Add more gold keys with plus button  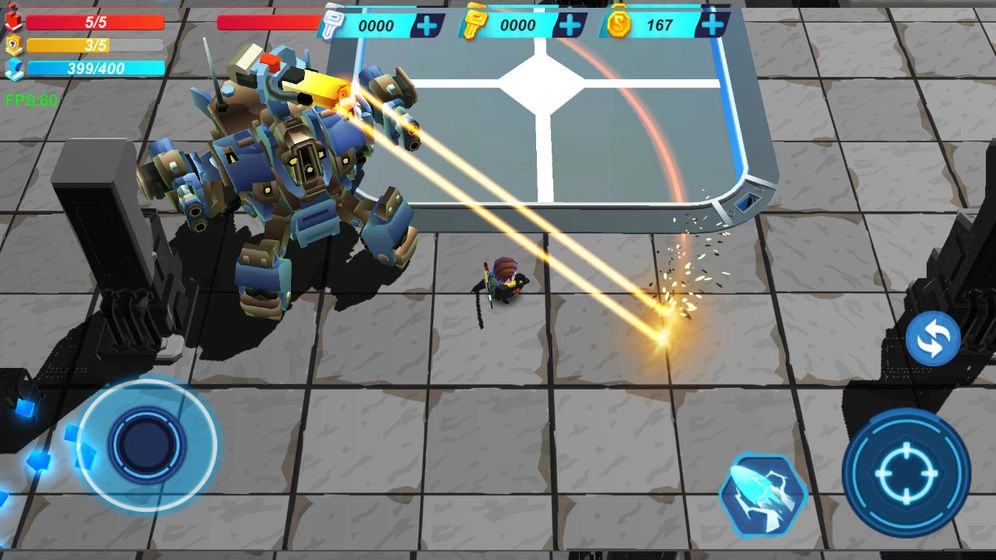(569, 25)
